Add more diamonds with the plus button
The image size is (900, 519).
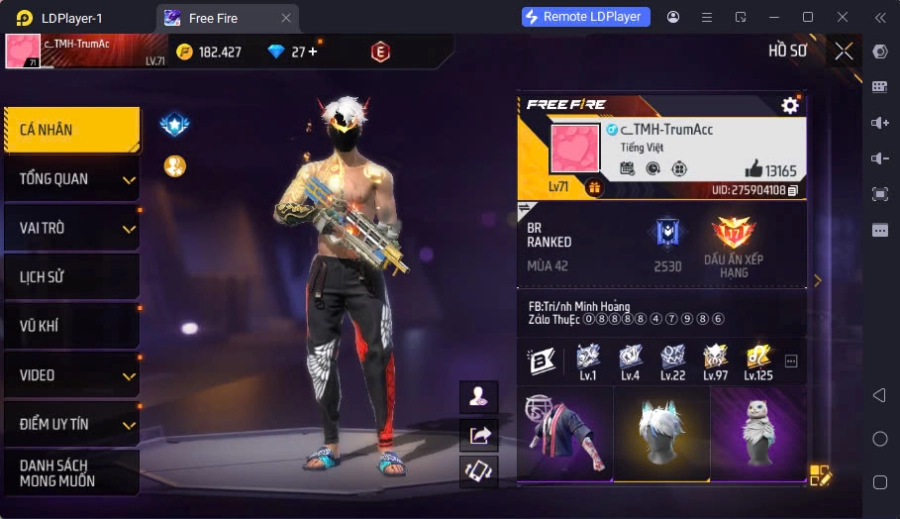click(x=312, y=52)
